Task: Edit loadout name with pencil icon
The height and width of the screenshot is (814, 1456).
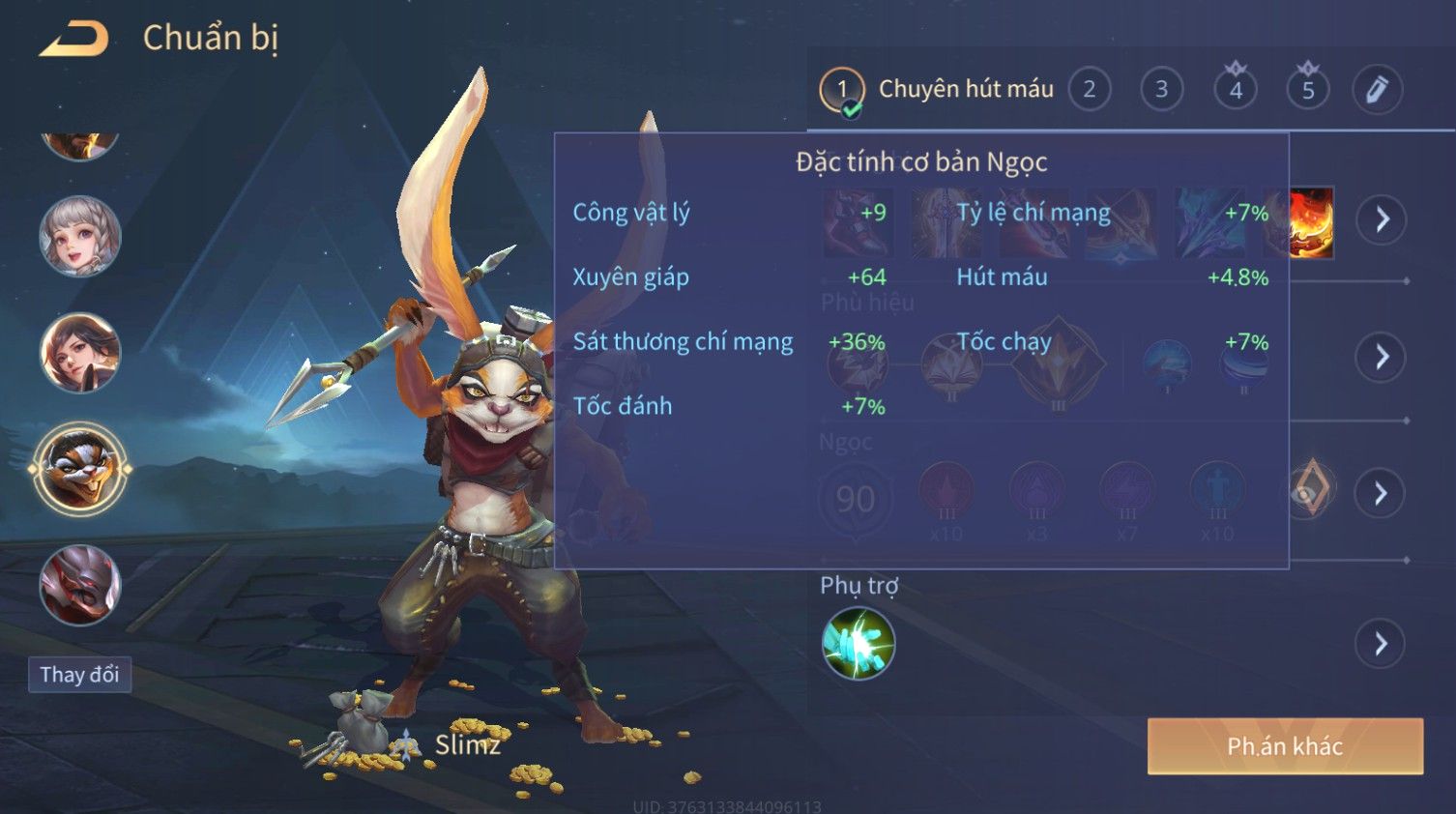Action: click(1377, 90)
